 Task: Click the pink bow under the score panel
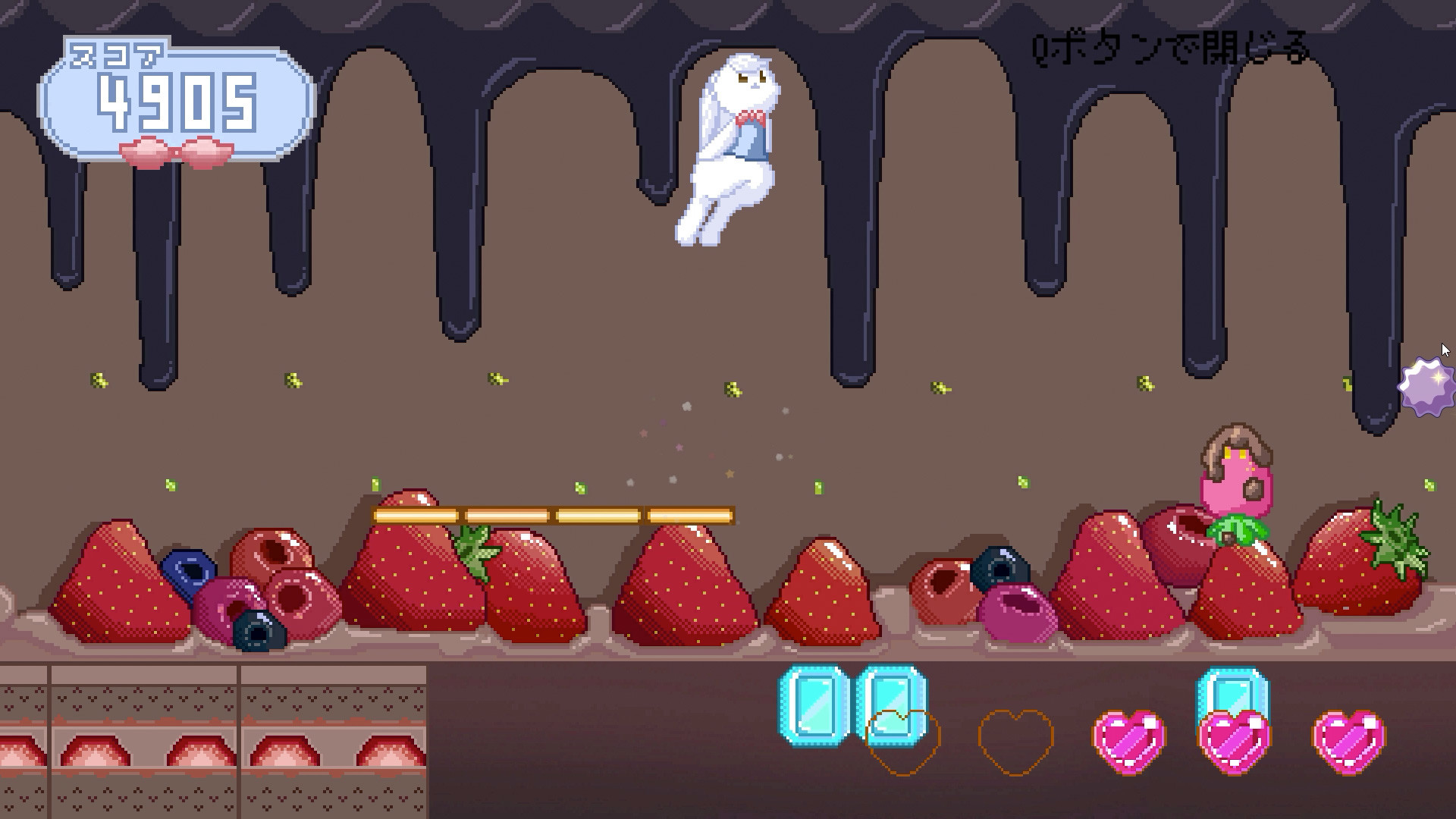click(x=174, y=152)
